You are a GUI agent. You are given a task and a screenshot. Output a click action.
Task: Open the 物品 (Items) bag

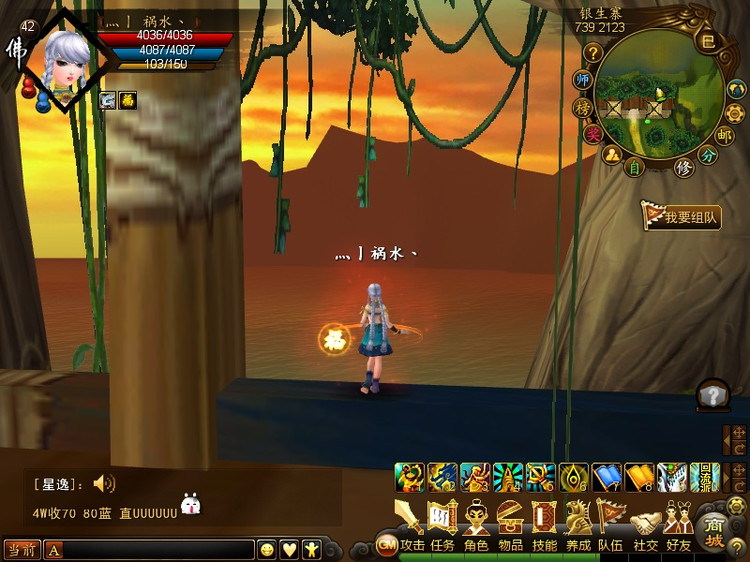510,523
